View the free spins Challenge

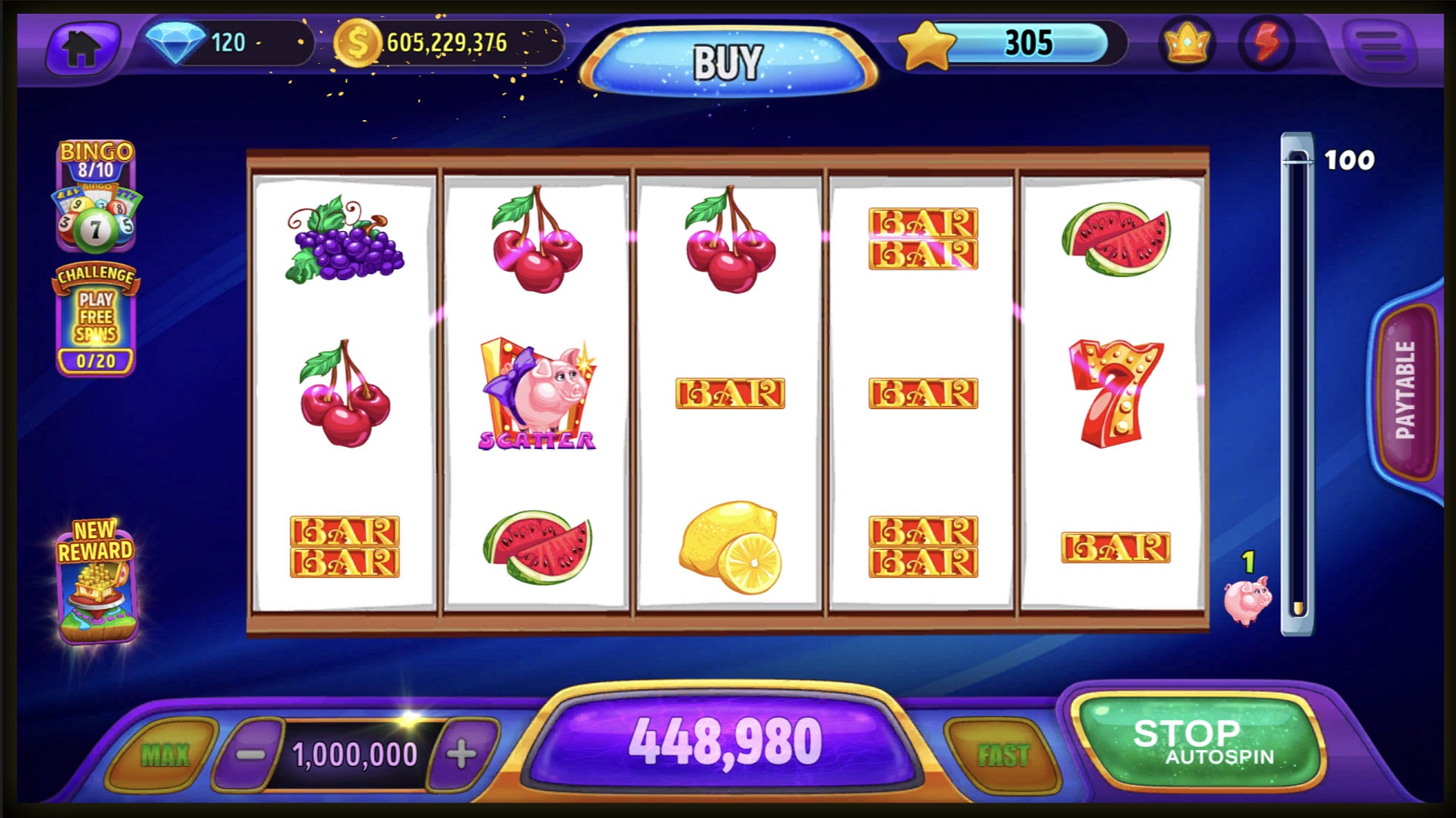(96, 320)
